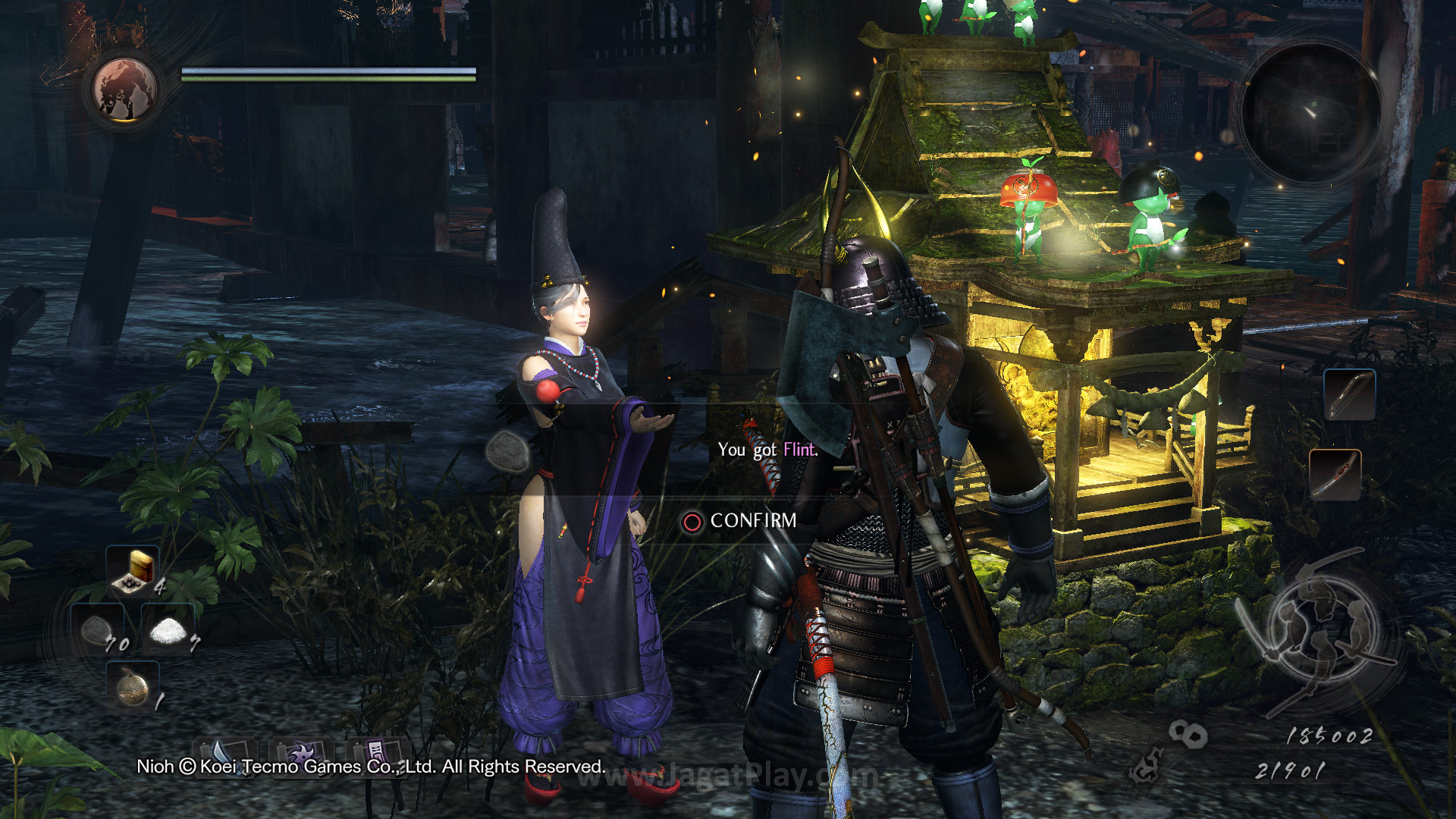1456x819 pixels.
Task: Activate the guardian spirit portrait
Action: coord(124,90)
